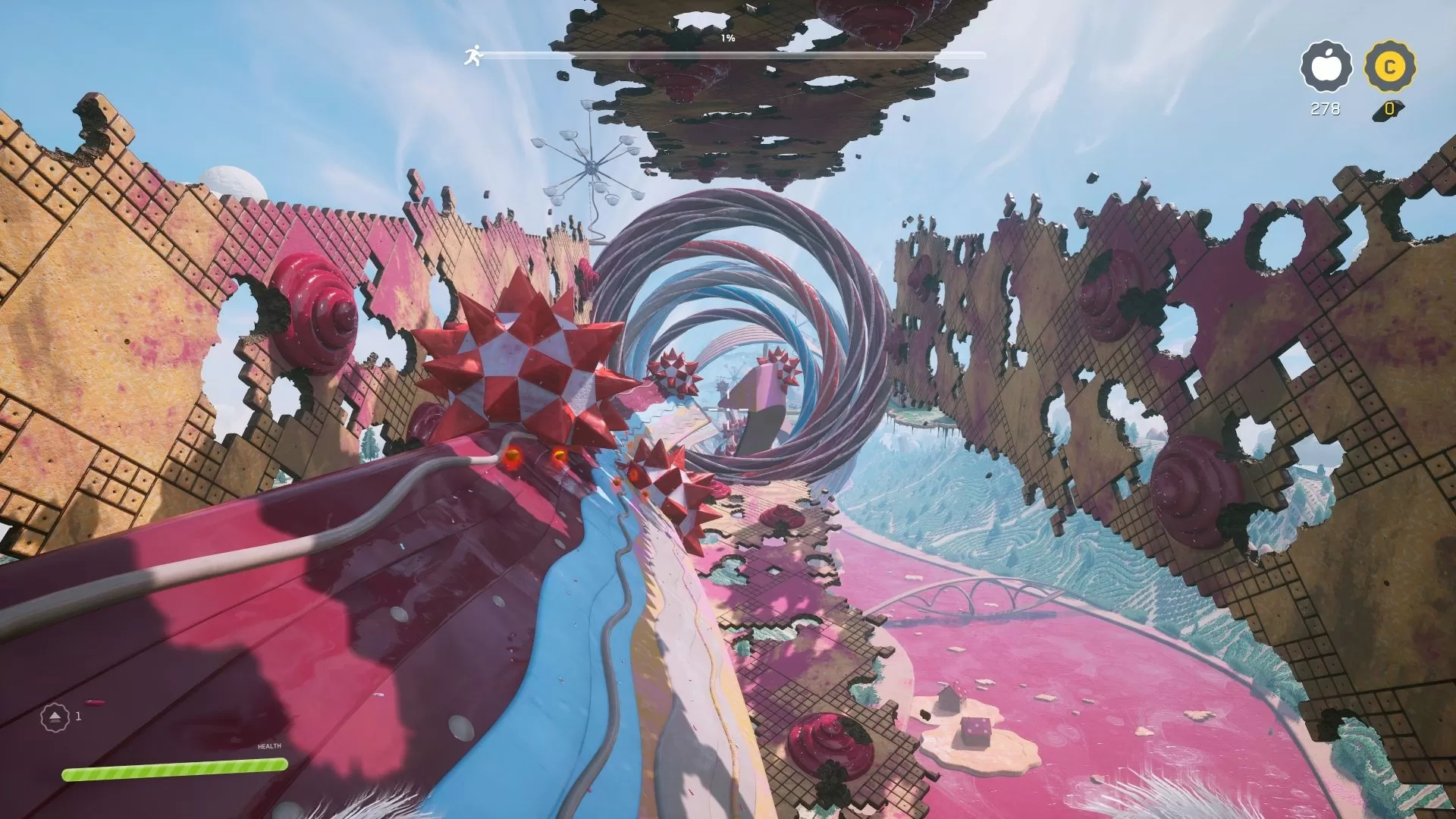Click the number 278 below the apple badge

(1325, 108)
